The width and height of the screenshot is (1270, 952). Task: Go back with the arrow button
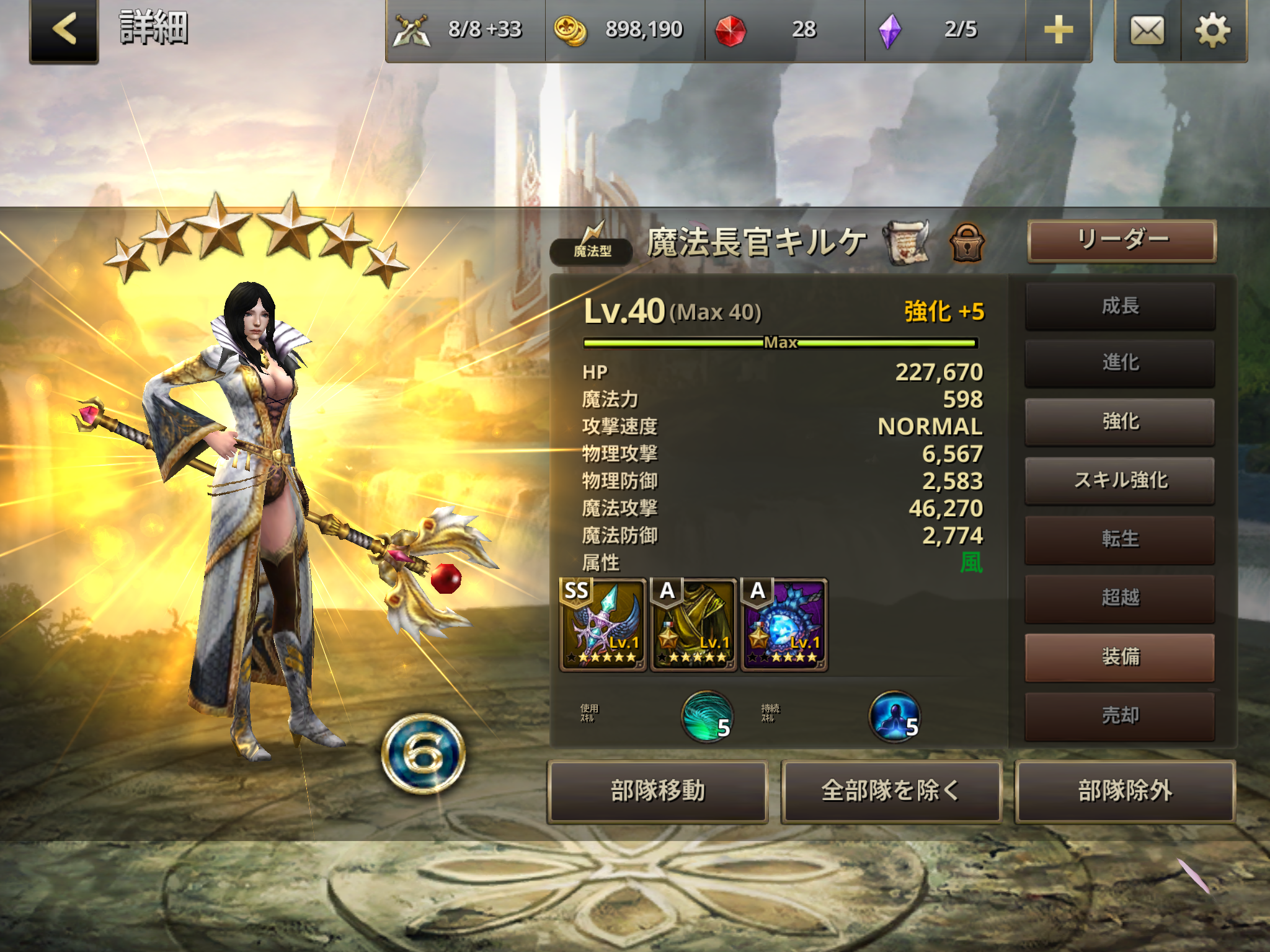(x=64, y=30)
